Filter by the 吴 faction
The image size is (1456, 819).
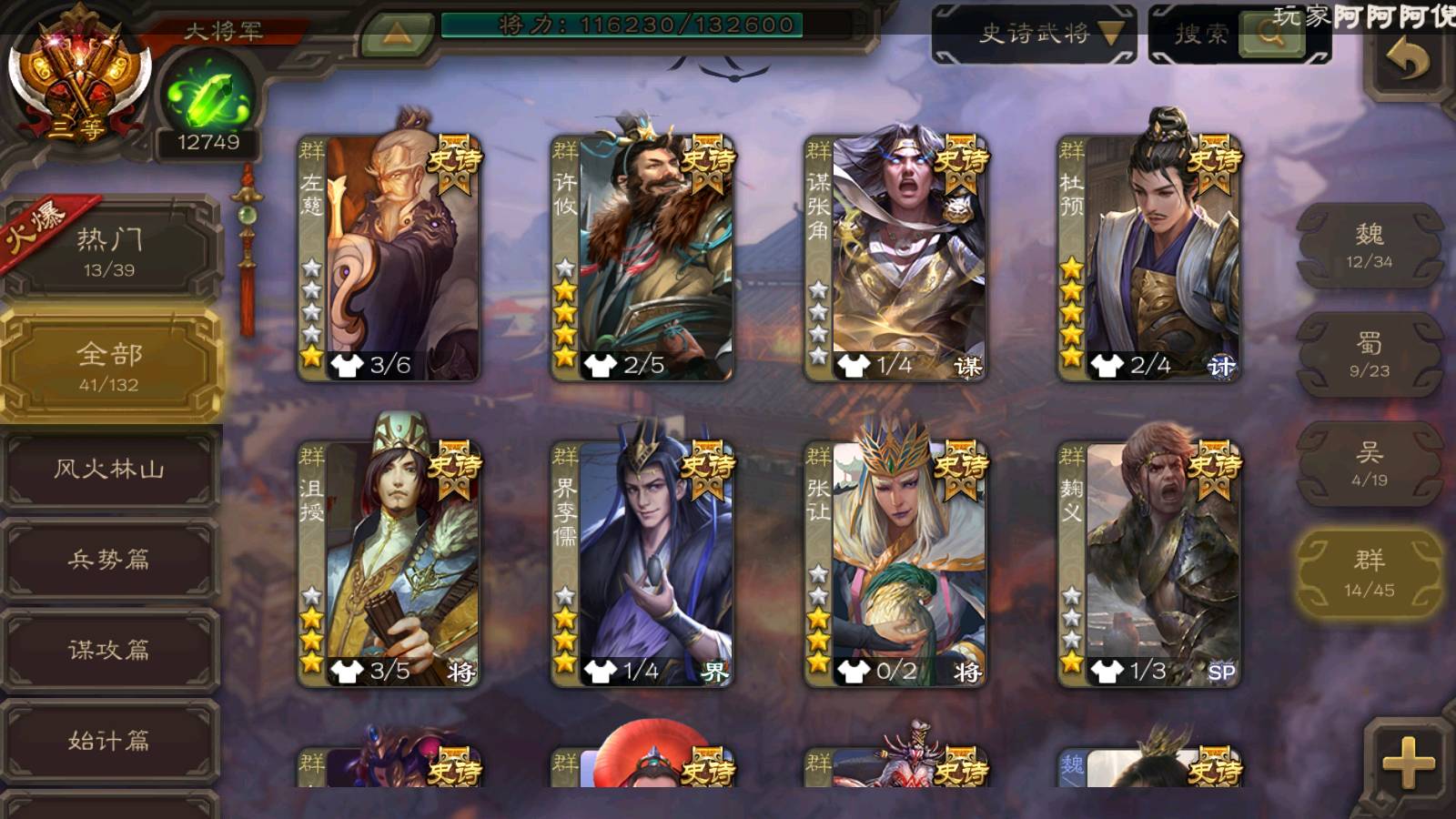tap(1370, 464)
